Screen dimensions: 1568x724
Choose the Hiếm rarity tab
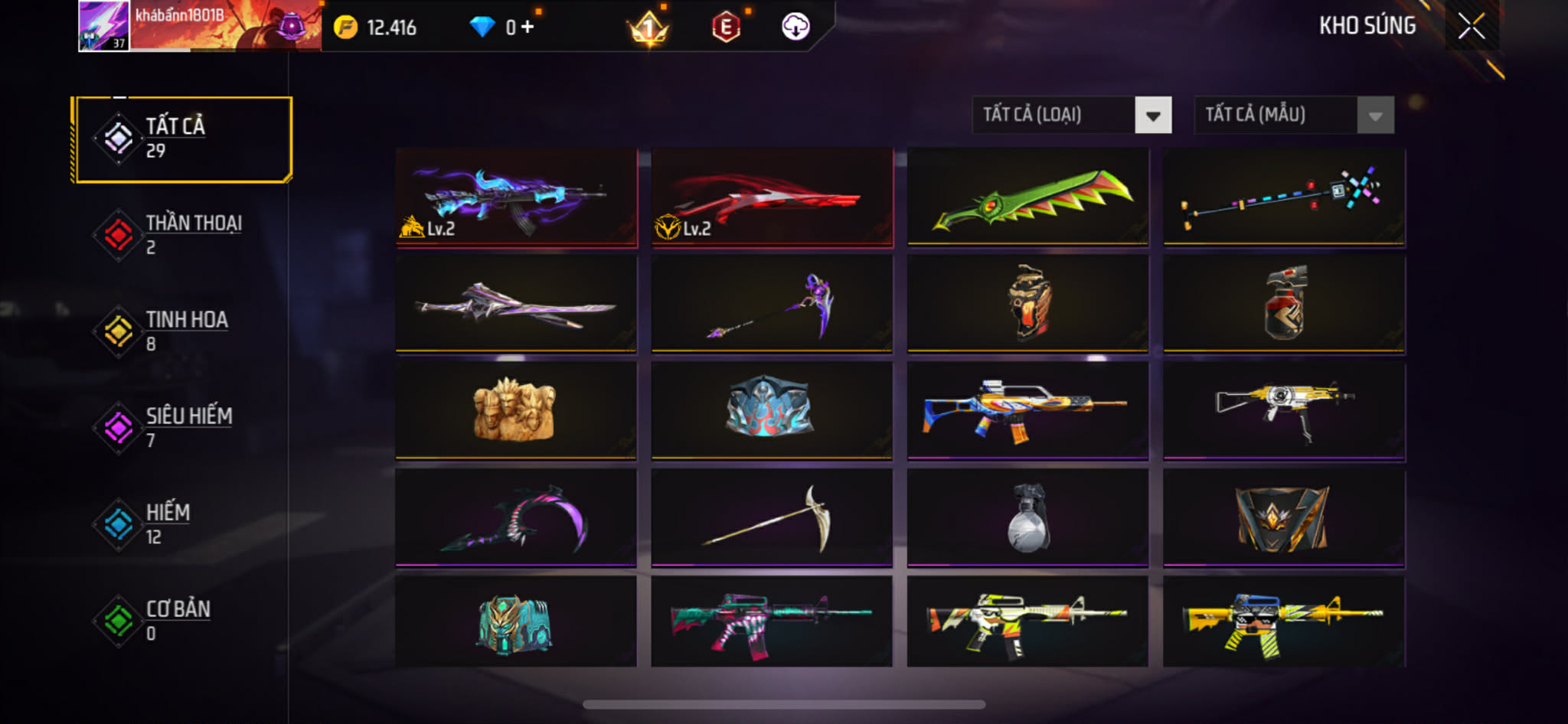(183, 524)
